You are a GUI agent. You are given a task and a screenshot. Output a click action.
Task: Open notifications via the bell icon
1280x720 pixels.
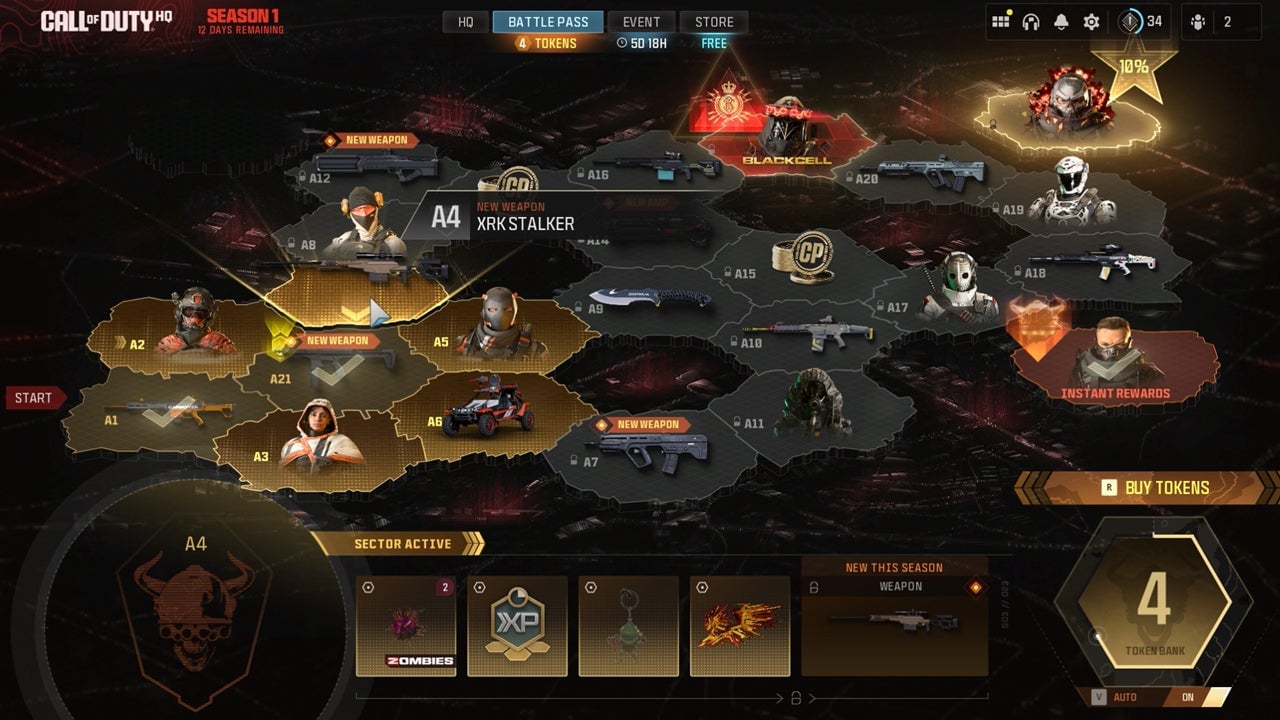pyautogui.click(x=1060, y=19)
